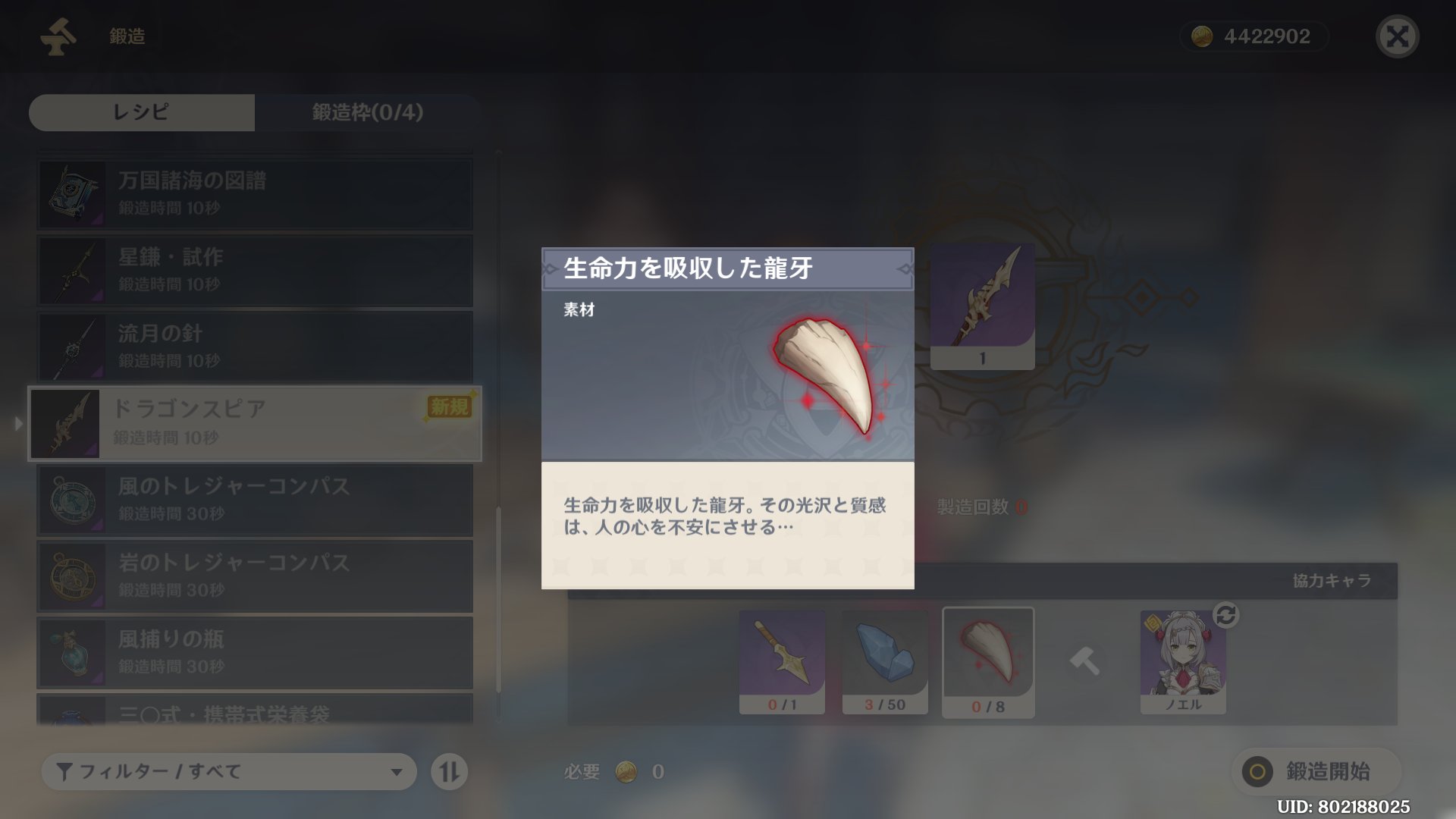The width and height of the screenshot is (1456, 819).
Task: Open the フィルター/すべて dropdown
Action: tap(227, 771)
